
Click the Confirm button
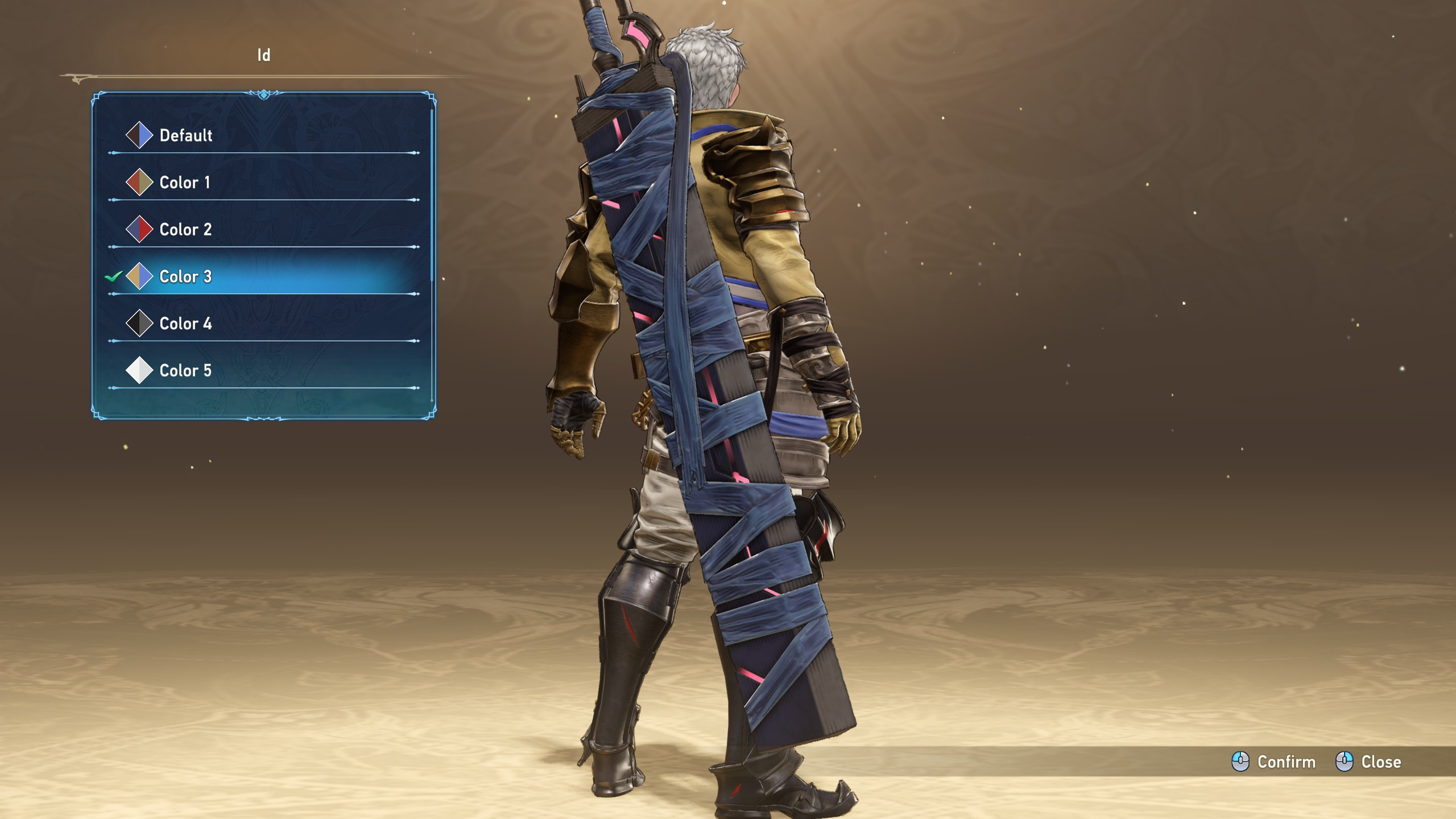point(1274,762)
